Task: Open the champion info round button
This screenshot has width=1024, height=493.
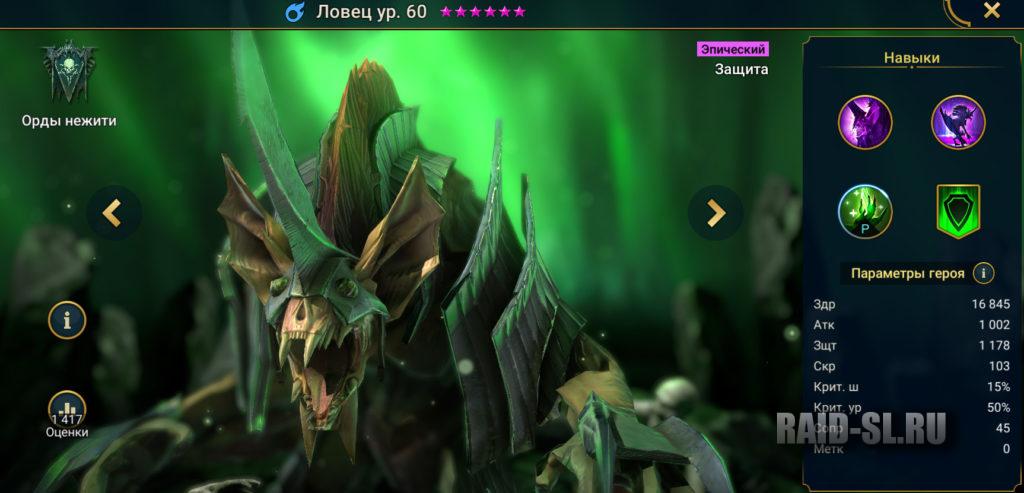Action: pyautogui.click(x=68, y=321)
